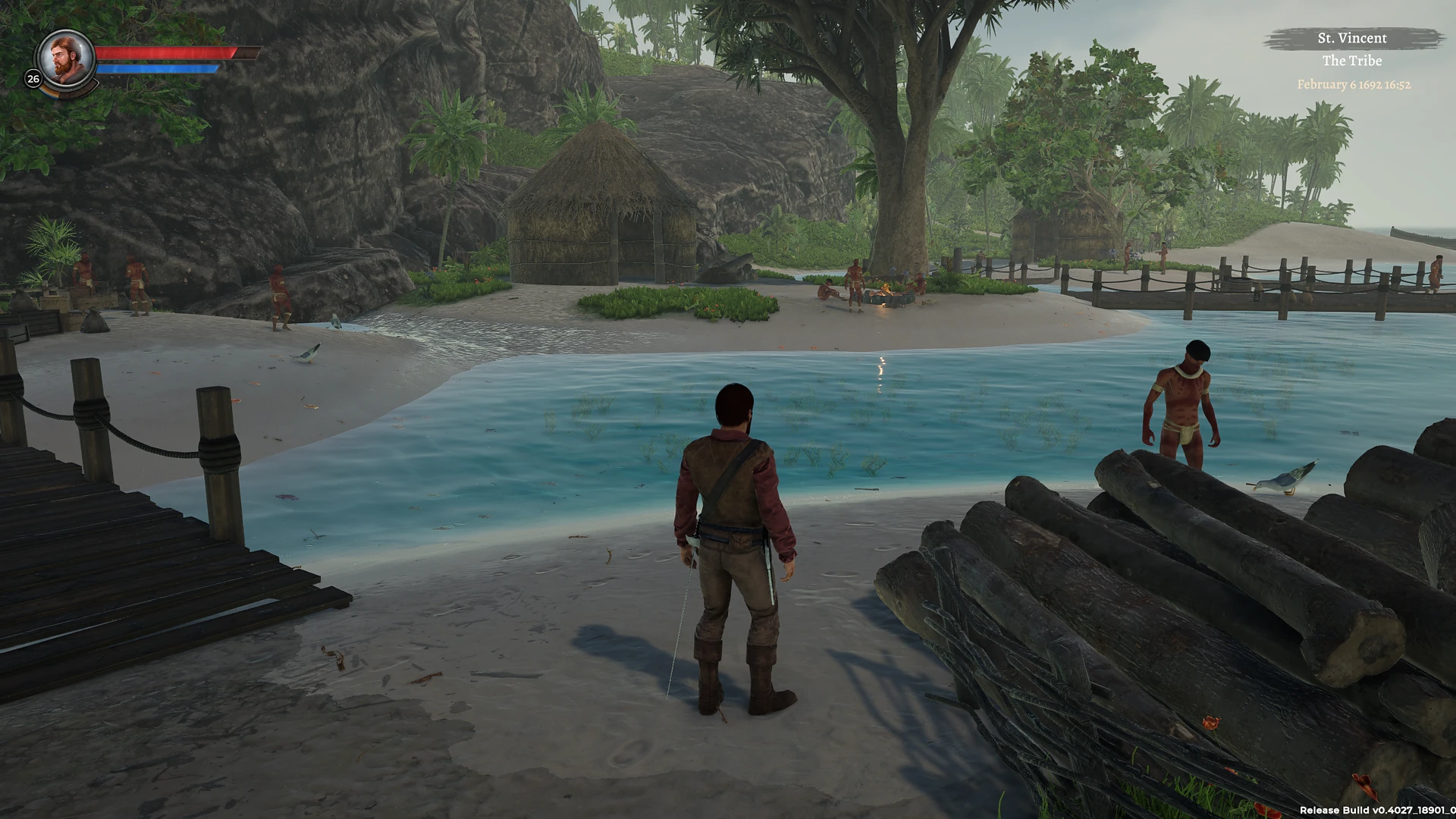Screen dimensions: 1456x819
Task: Click the February 6 1692 date text
Action: (1352, 86)
